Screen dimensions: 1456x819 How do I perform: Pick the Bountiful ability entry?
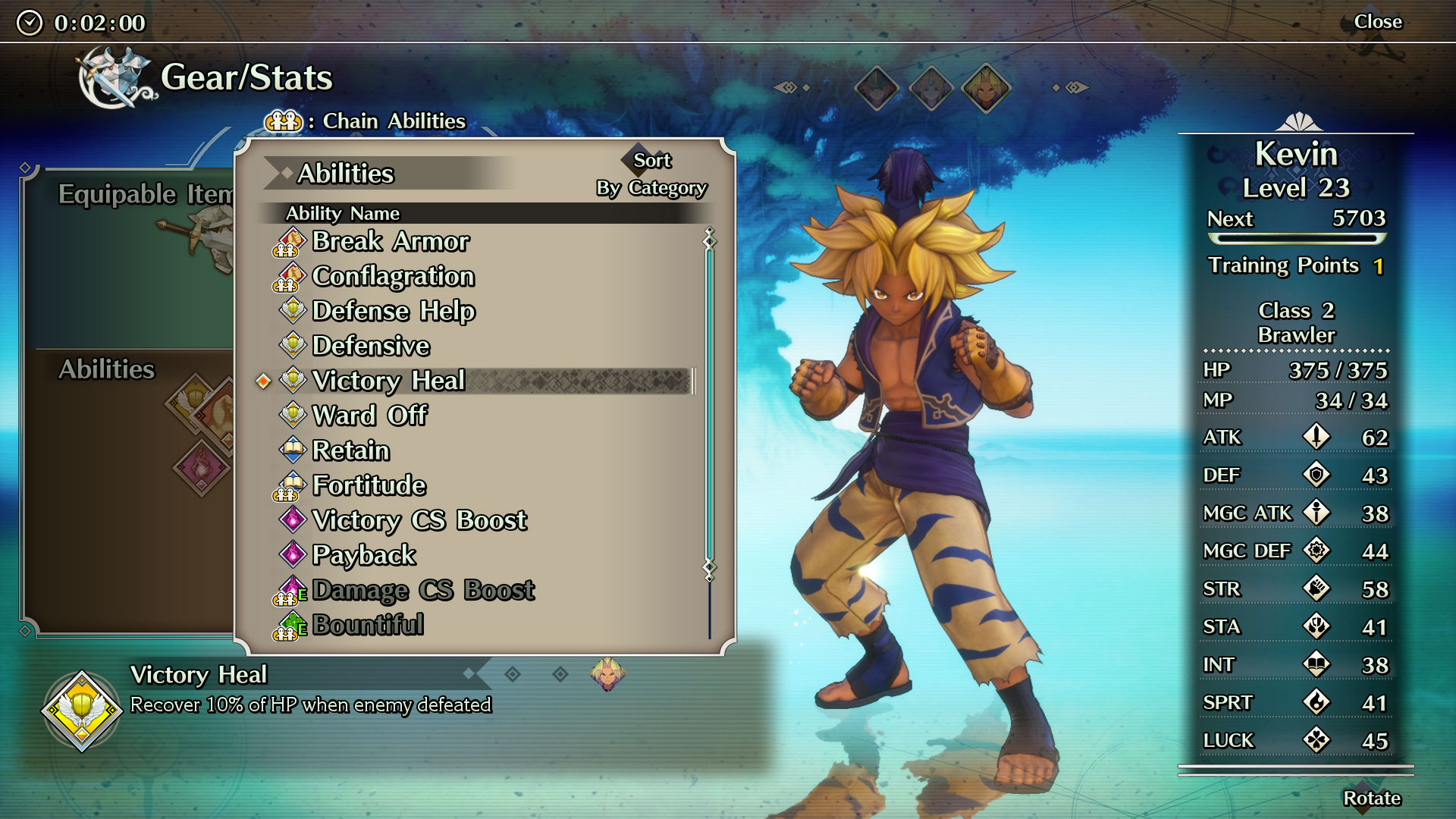click(x=368, y=625)
